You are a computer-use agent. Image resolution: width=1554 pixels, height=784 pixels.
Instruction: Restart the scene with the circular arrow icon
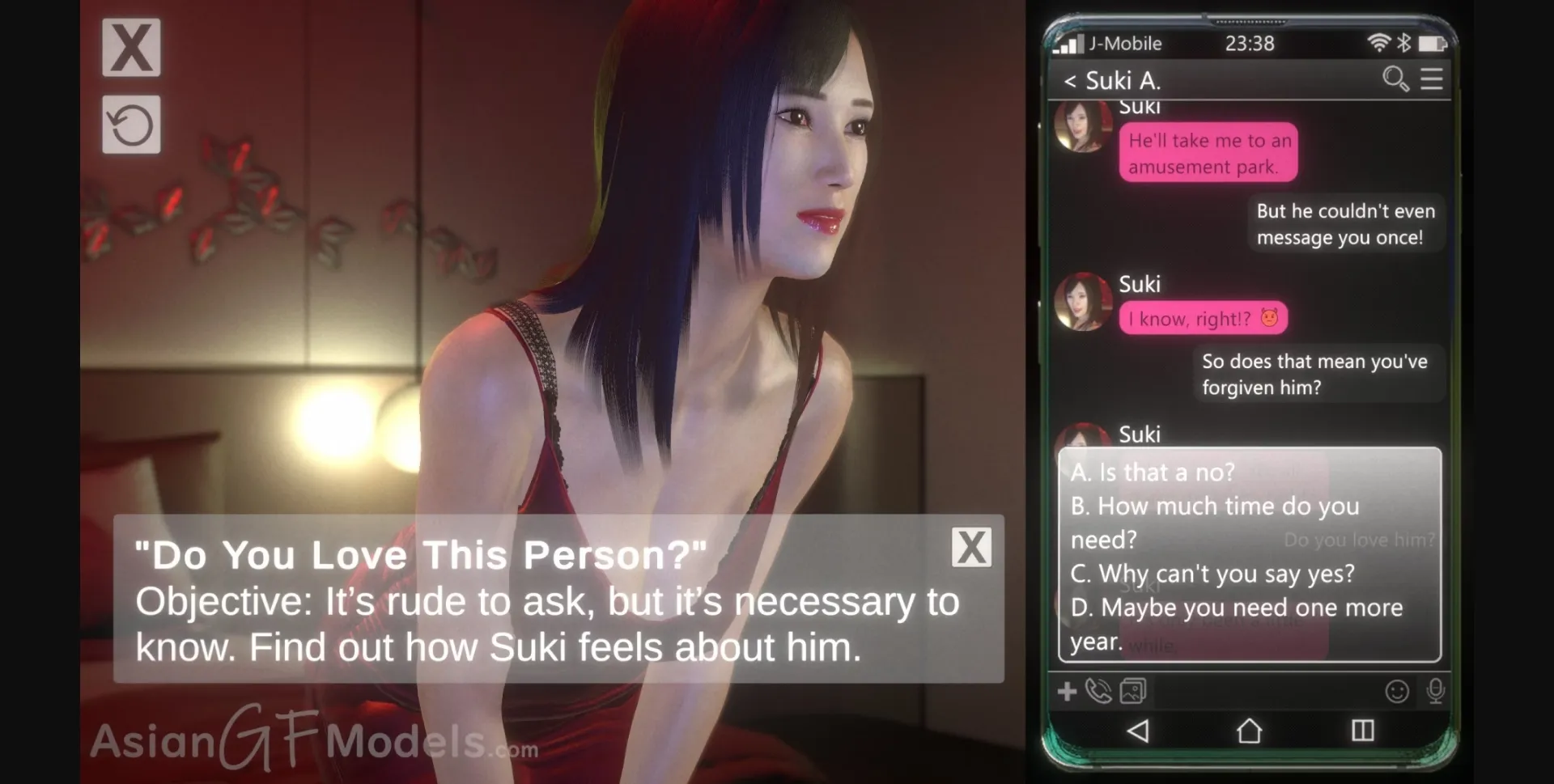click(131, 125)
